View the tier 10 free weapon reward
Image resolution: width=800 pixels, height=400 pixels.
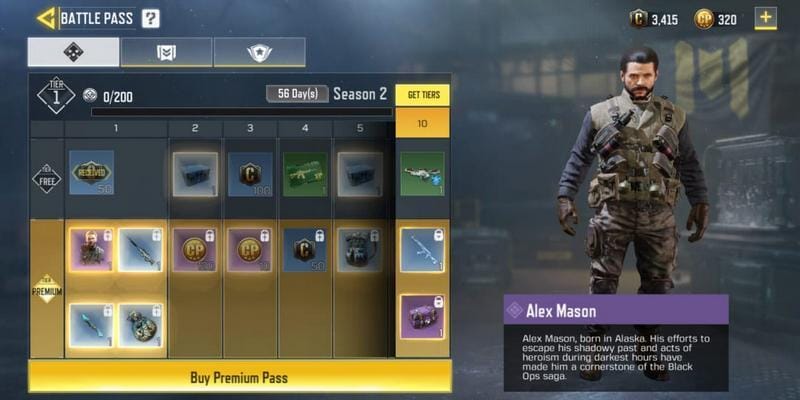coord(422,172)
